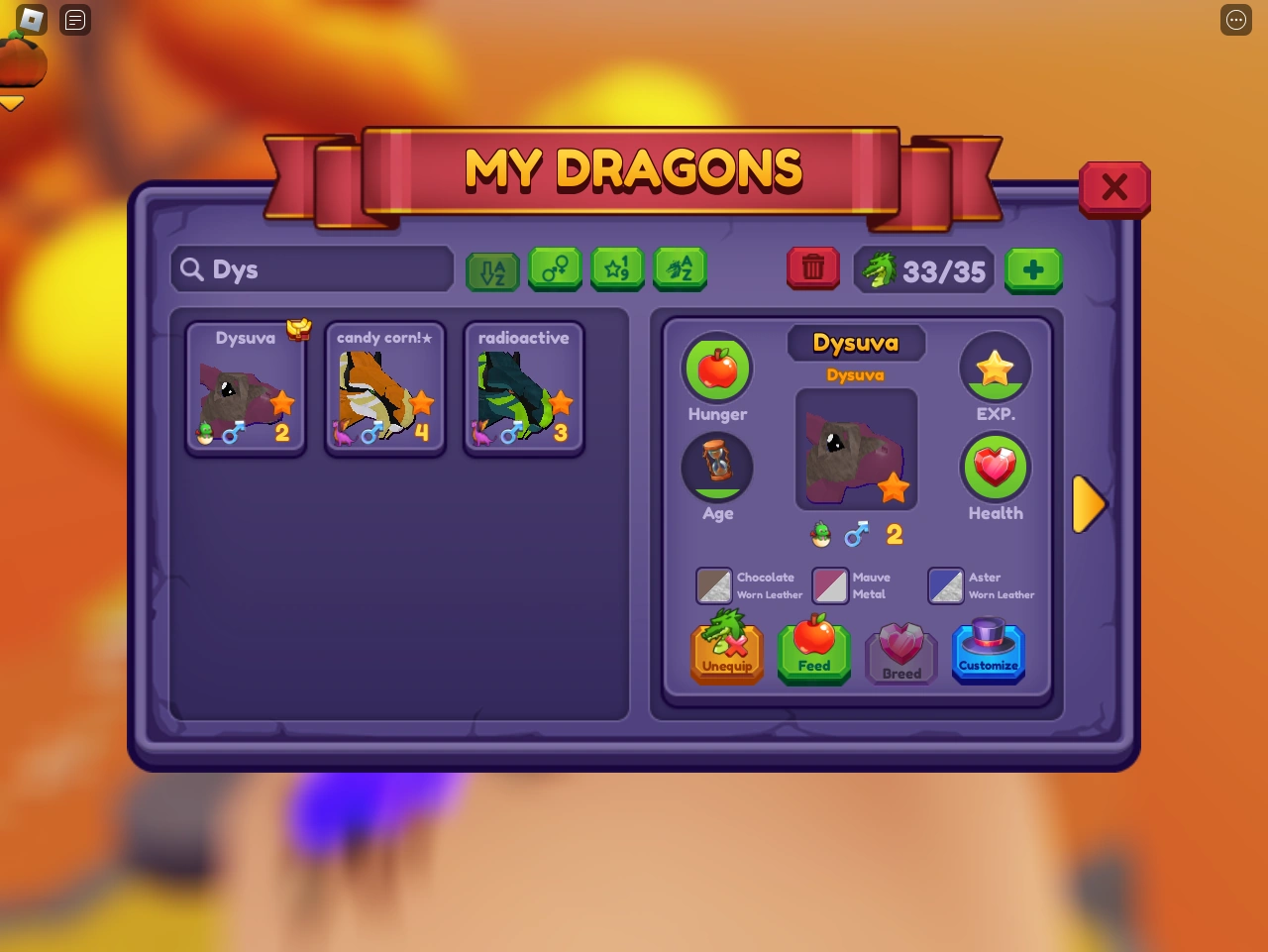Sort dragons by name A-Z
This screenshot has height=952, width=1268.
click(x=681, y=268)
